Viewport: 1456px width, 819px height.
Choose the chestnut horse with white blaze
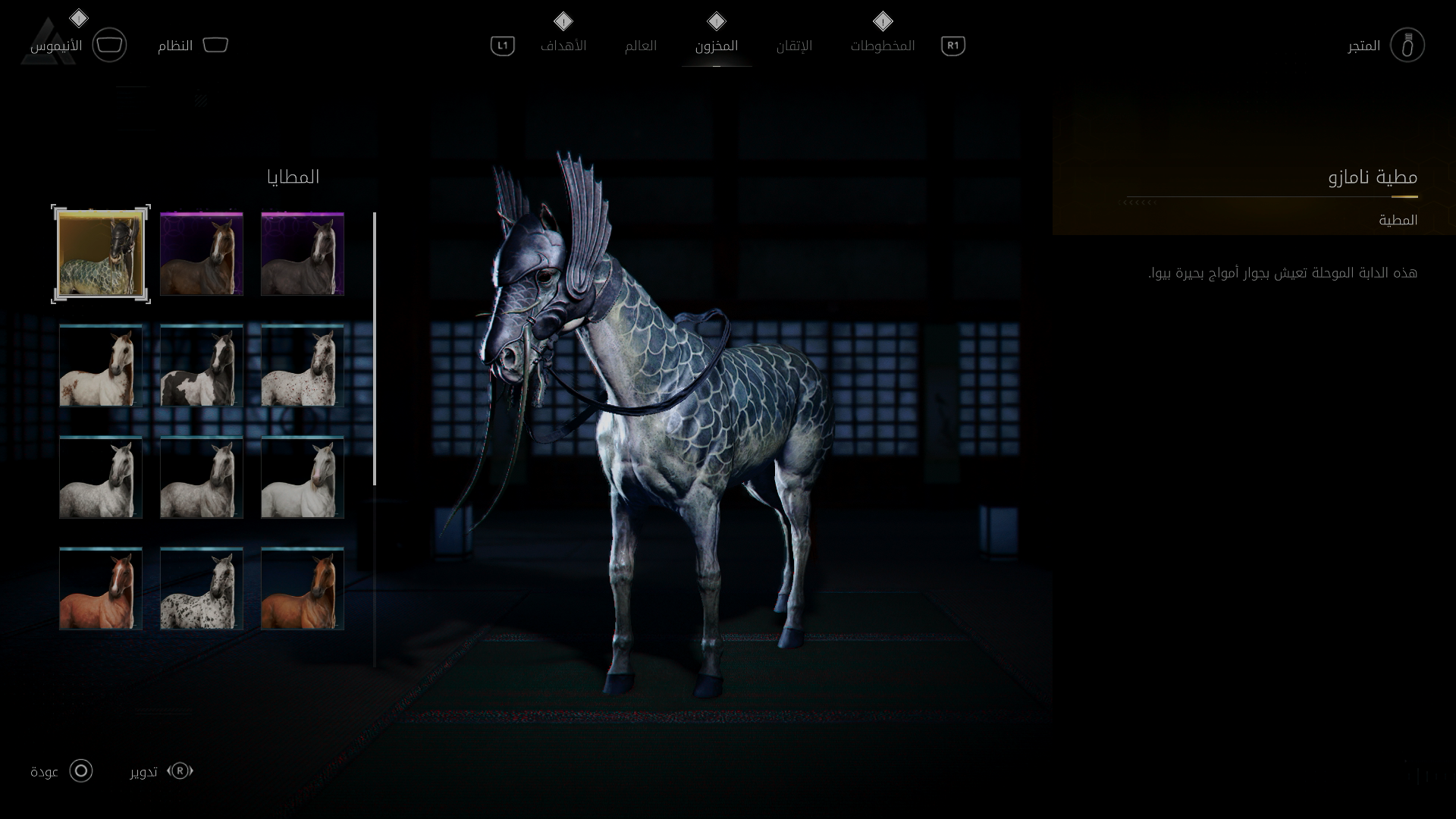(101, 588)
